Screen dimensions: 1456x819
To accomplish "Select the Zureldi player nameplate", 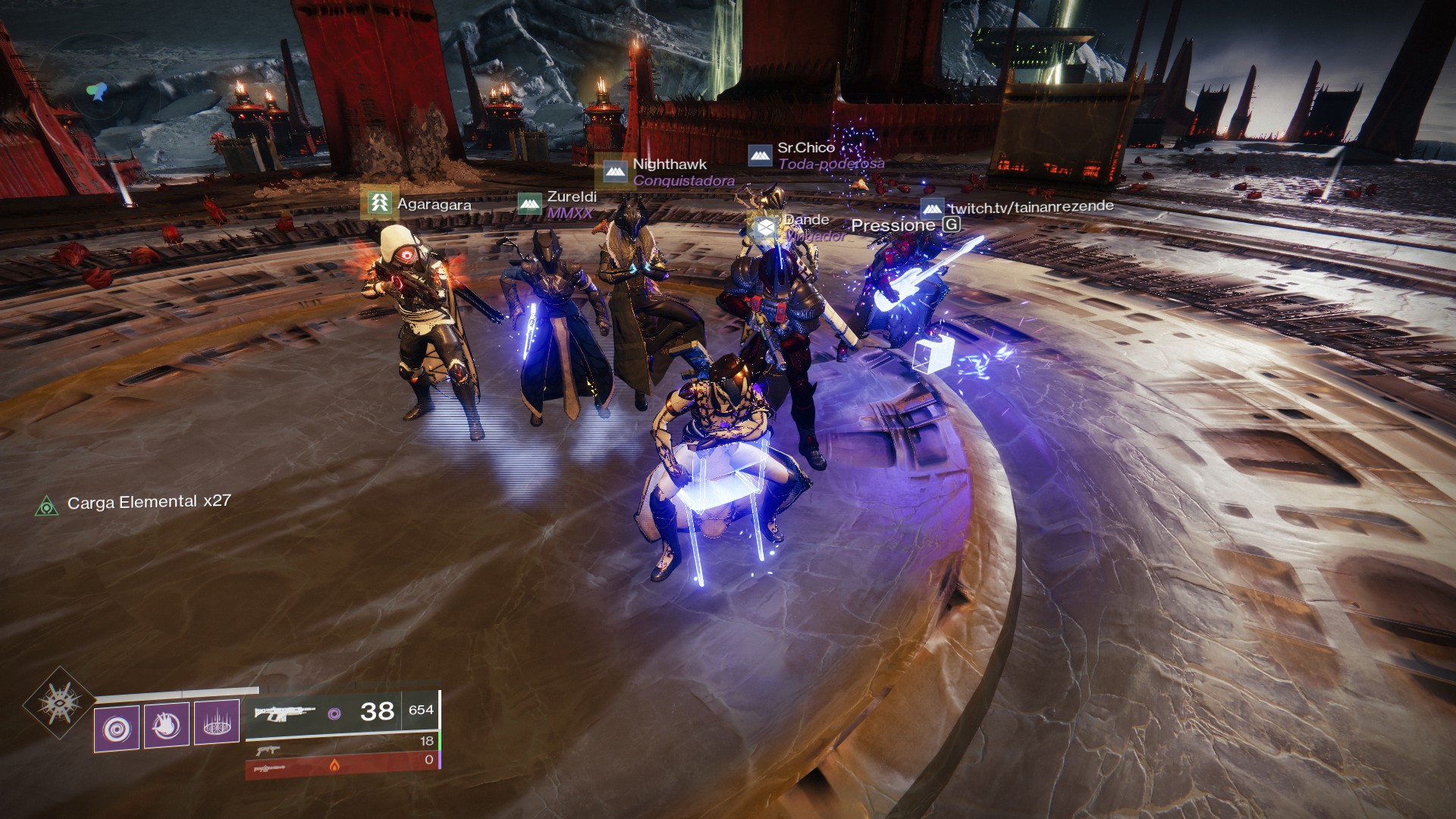I will pyautogui.click(x=557, y=204).
